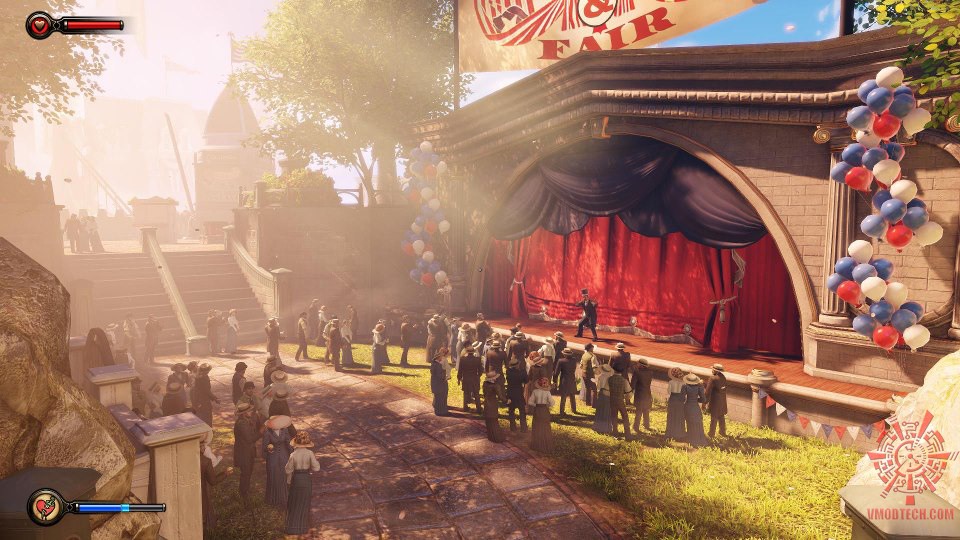This screenshot has width=960, height=540.
Task: Select the Possession vigor icon
Action: 45,507
